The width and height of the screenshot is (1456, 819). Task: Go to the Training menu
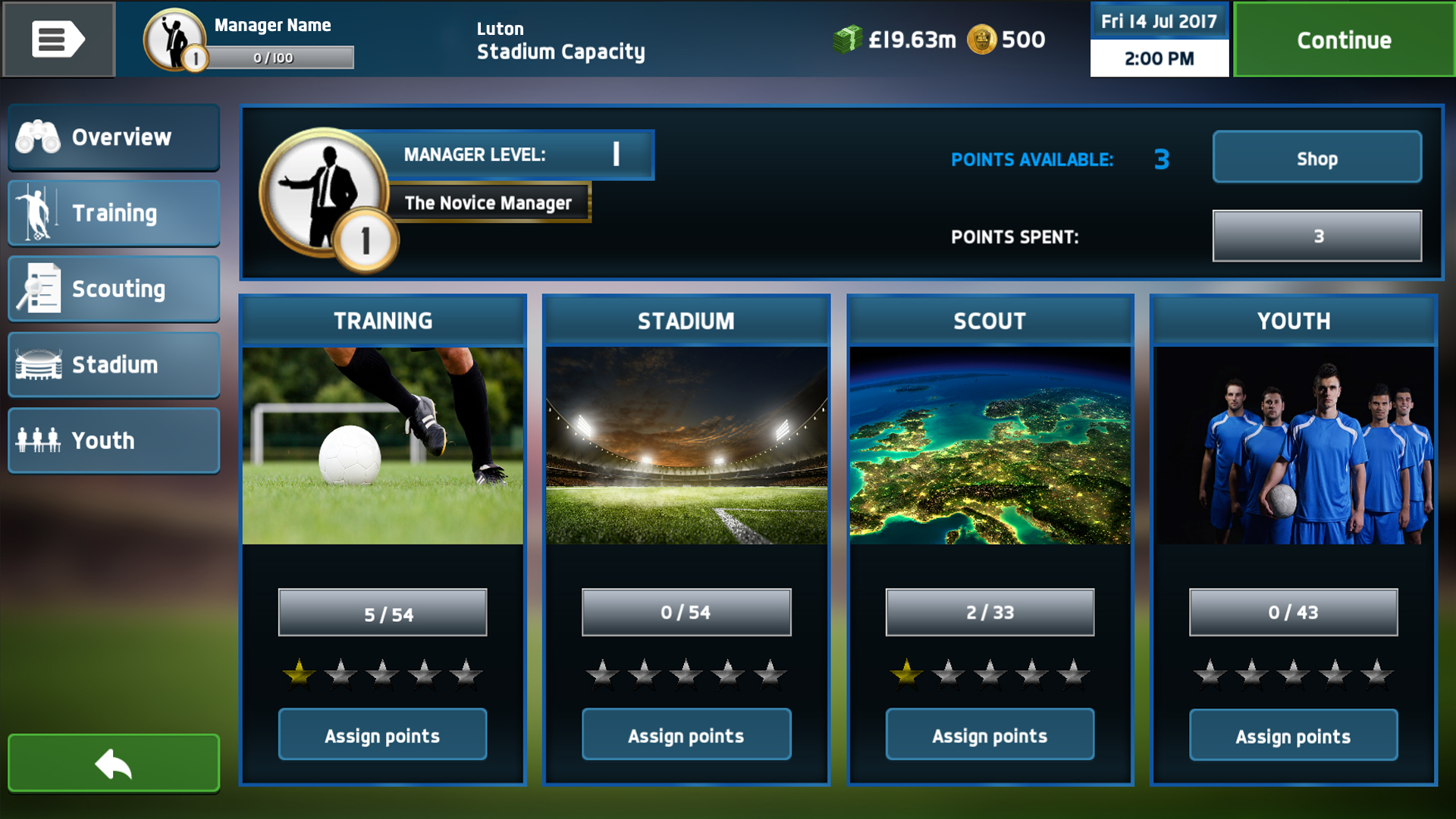click(114, 213)
